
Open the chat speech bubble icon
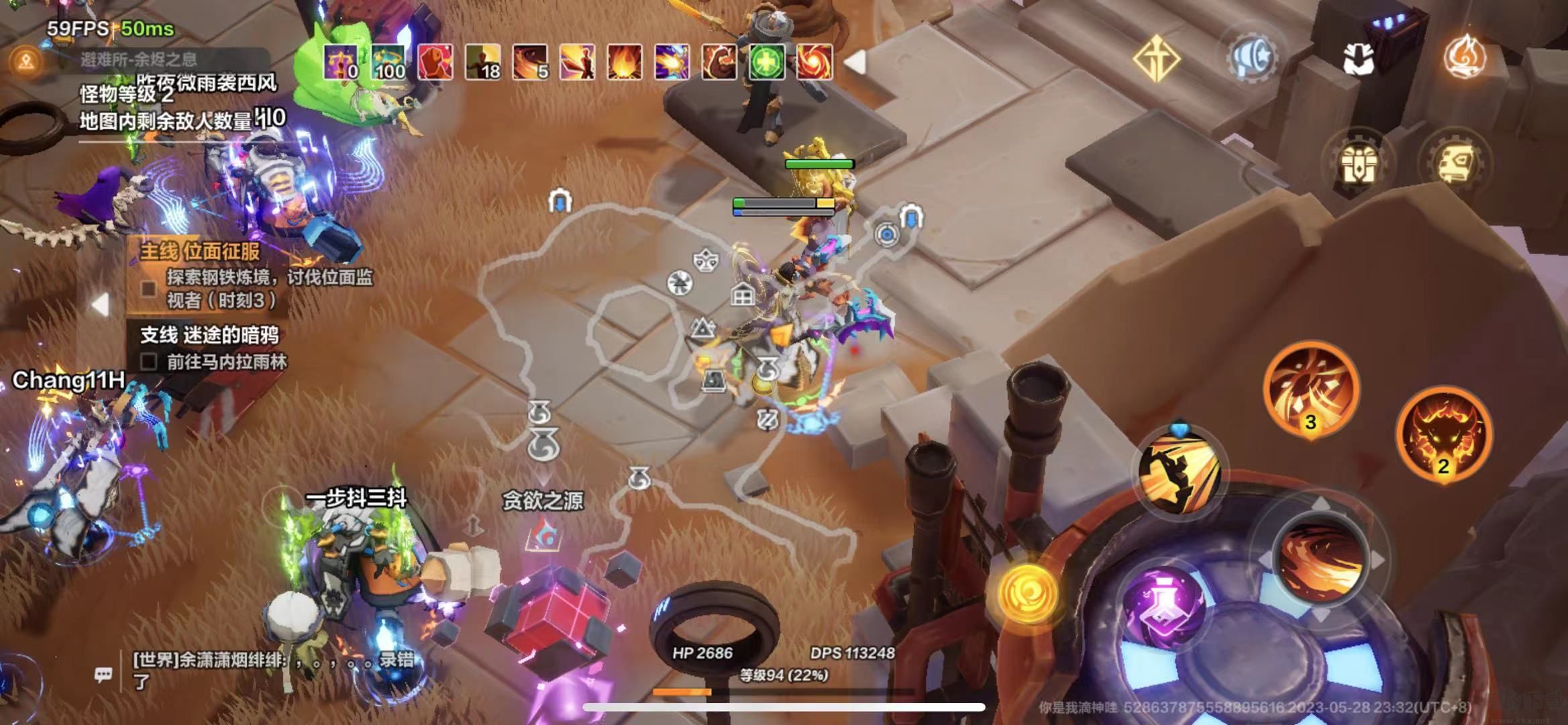(x=103, y=674)
